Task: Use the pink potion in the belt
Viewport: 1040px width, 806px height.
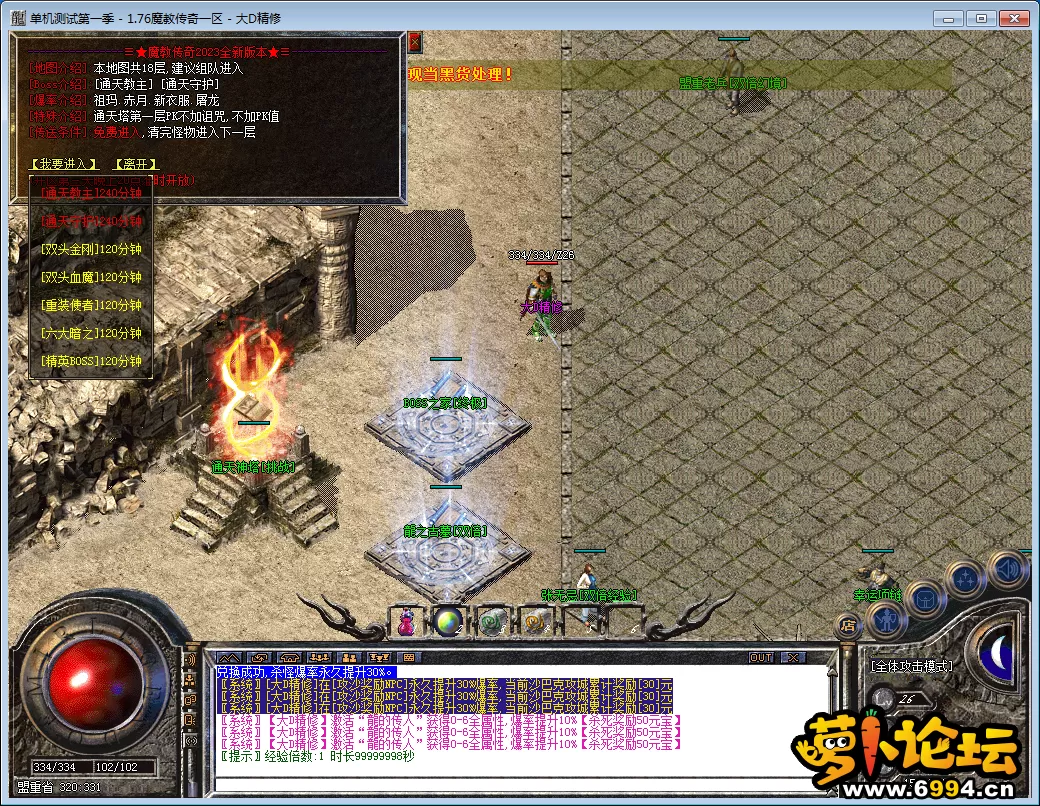Action: coord(406,621)
